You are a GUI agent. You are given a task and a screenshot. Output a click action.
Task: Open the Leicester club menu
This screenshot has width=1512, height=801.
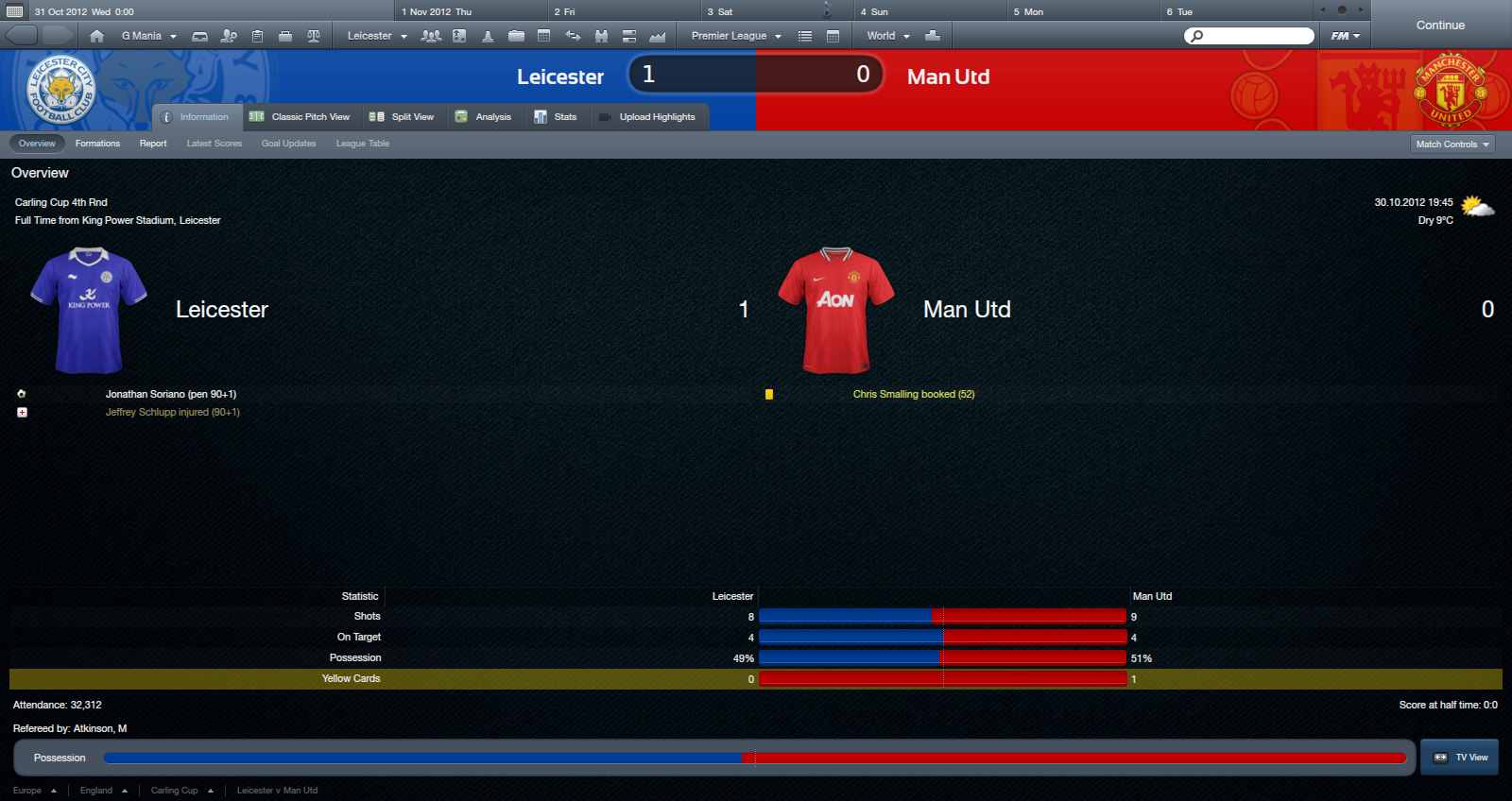coord(376,36)
